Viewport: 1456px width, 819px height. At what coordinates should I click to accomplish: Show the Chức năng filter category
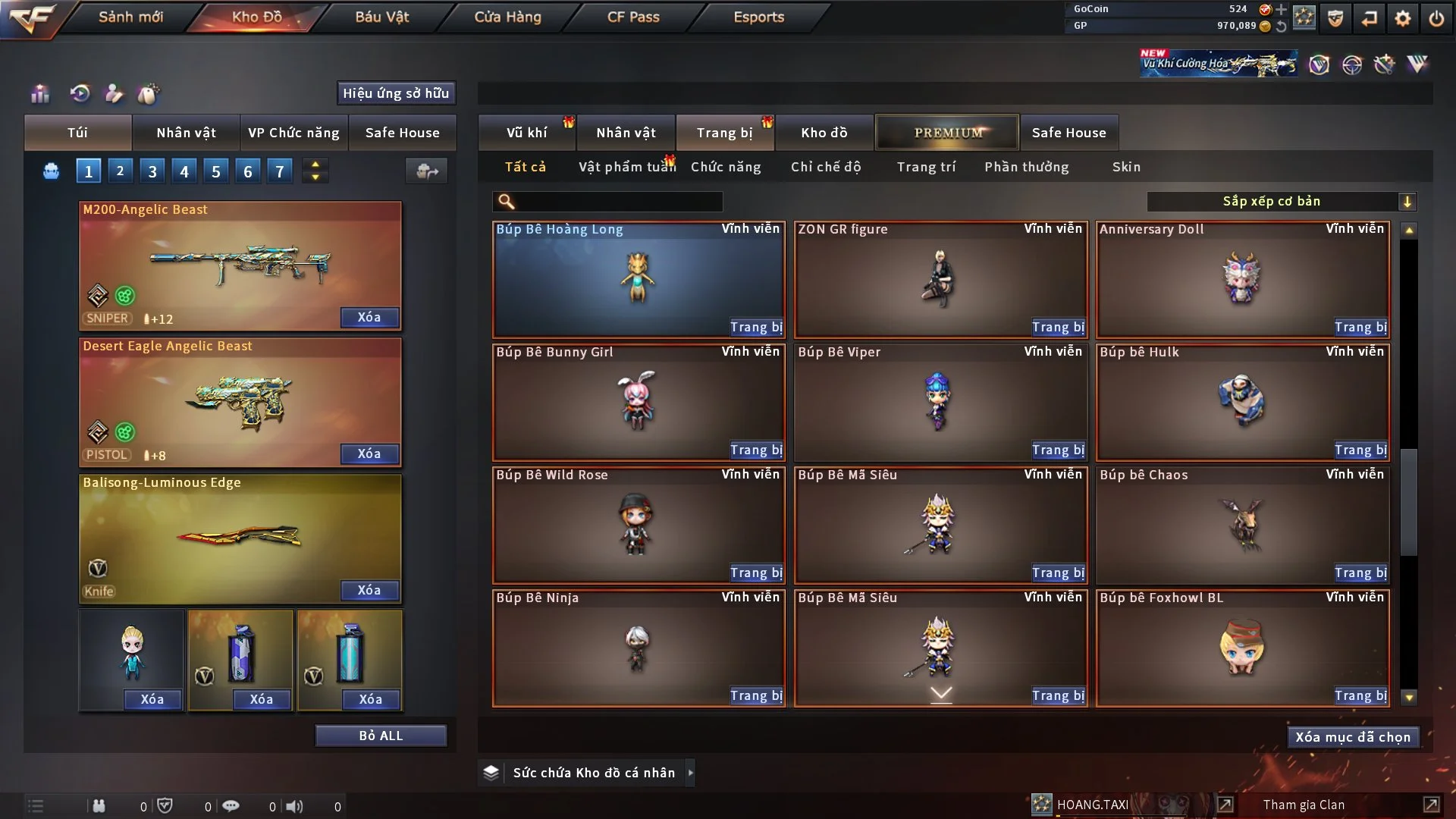(725, 167)
